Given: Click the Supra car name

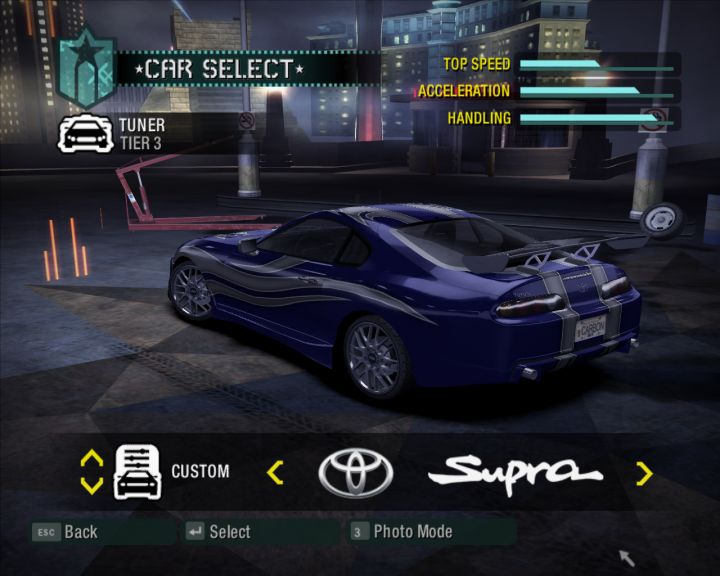Looking at the screenshot, I should click(x=521, y=470).
